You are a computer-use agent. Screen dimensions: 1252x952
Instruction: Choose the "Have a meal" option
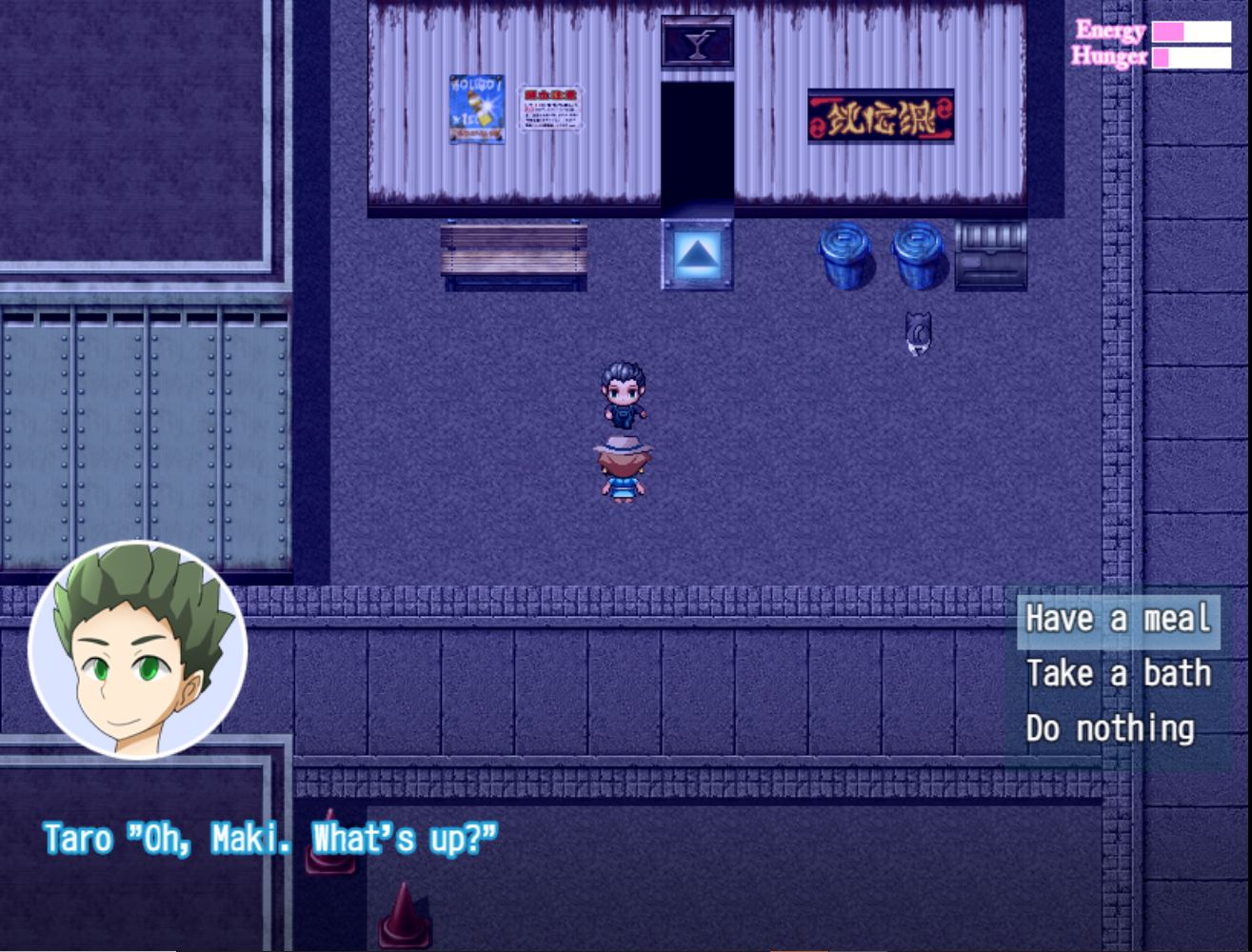(x=1118, y=620)
